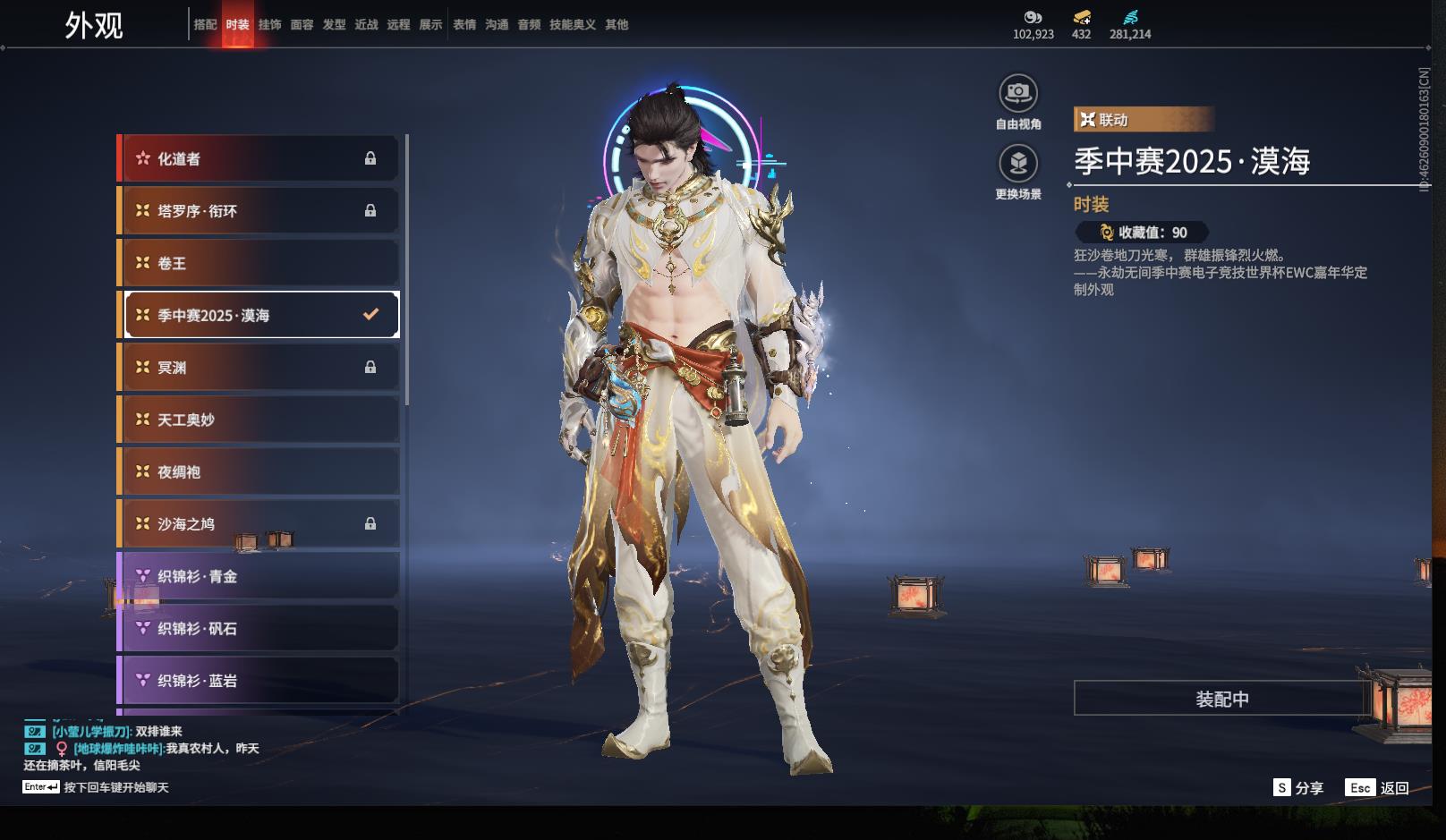Switch to the 搭配 tab
Viewport: 1446px width, 840px height.
click(205, 25)
